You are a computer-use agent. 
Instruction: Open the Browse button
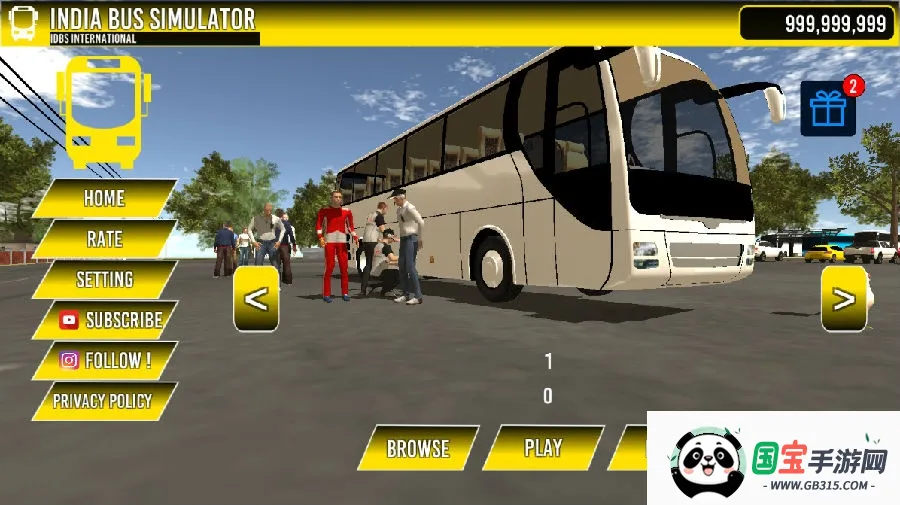(418, 448)
